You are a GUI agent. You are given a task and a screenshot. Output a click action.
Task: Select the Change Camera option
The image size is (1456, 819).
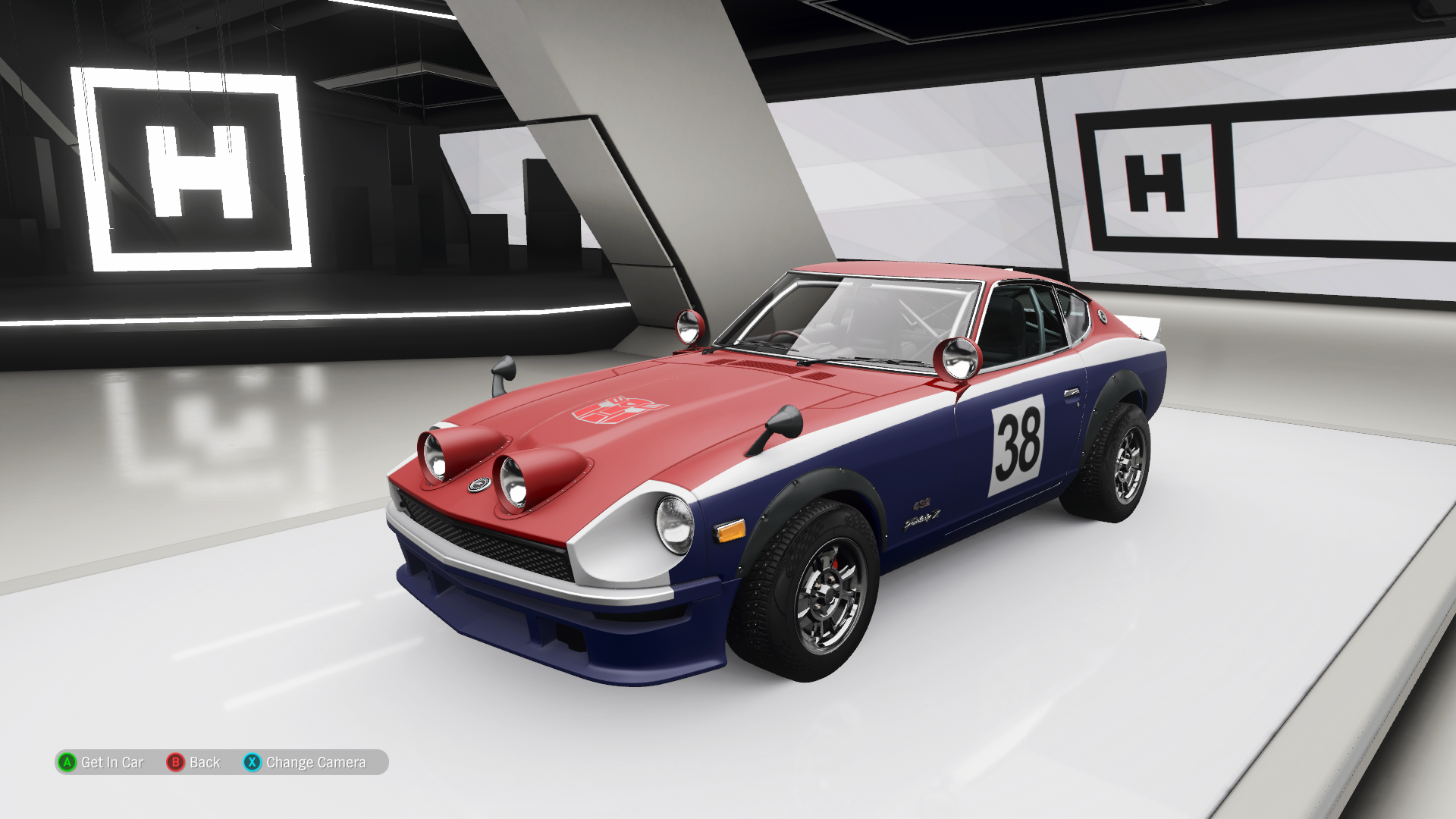tap(305, 762)
